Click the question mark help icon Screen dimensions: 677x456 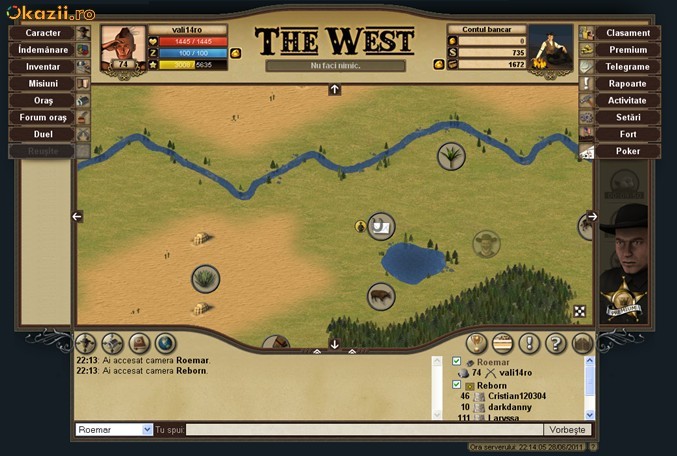[x=555, y=343]
